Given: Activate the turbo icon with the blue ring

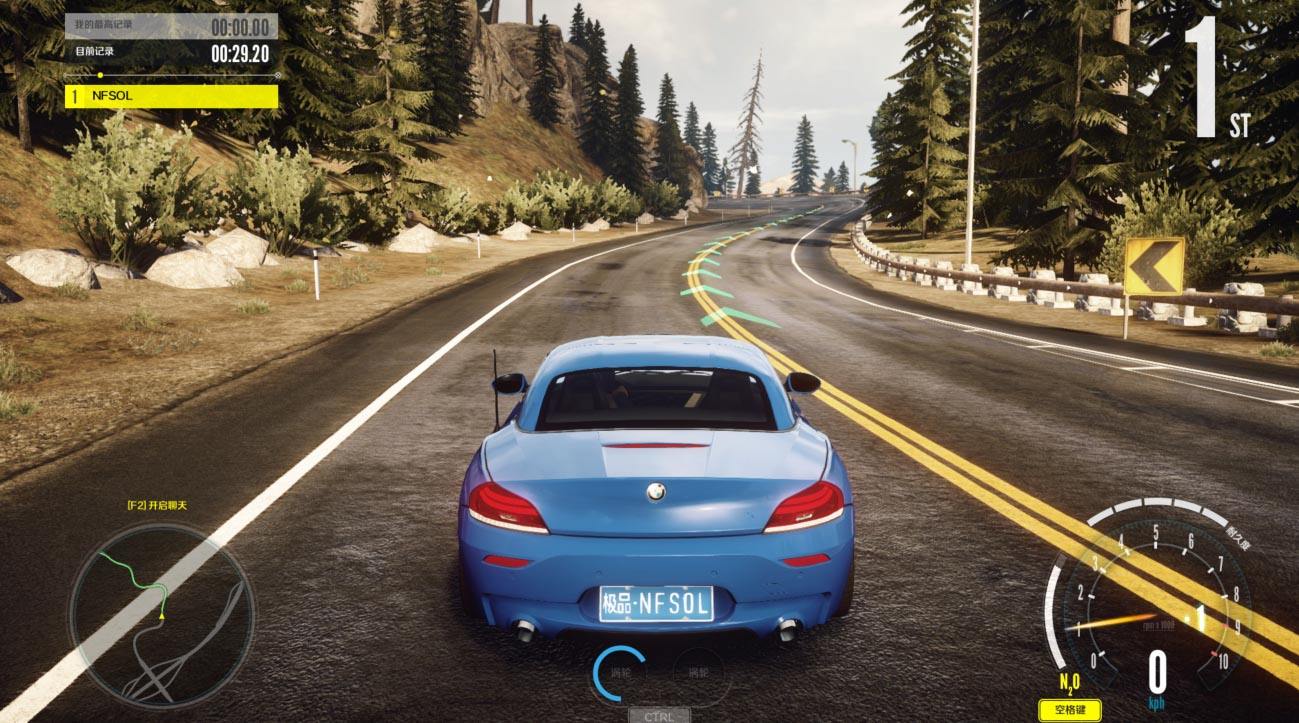Looking at the screenshot, I should tap(619, 672).
